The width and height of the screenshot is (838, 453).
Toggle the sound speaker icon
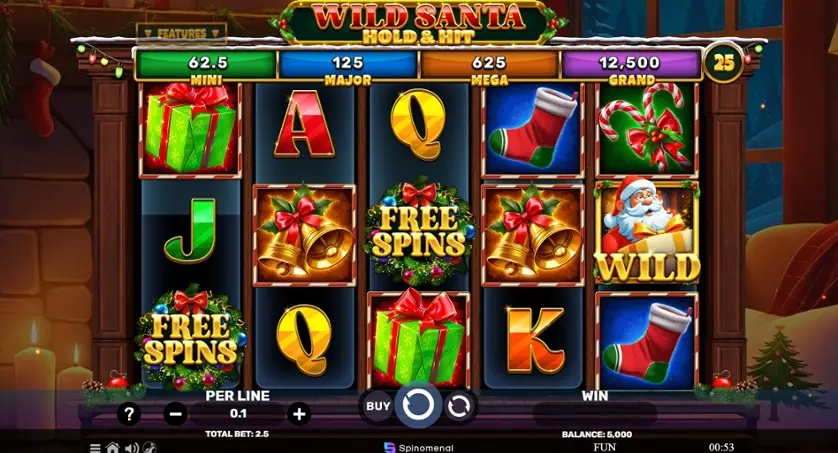(x=131, y=447)
